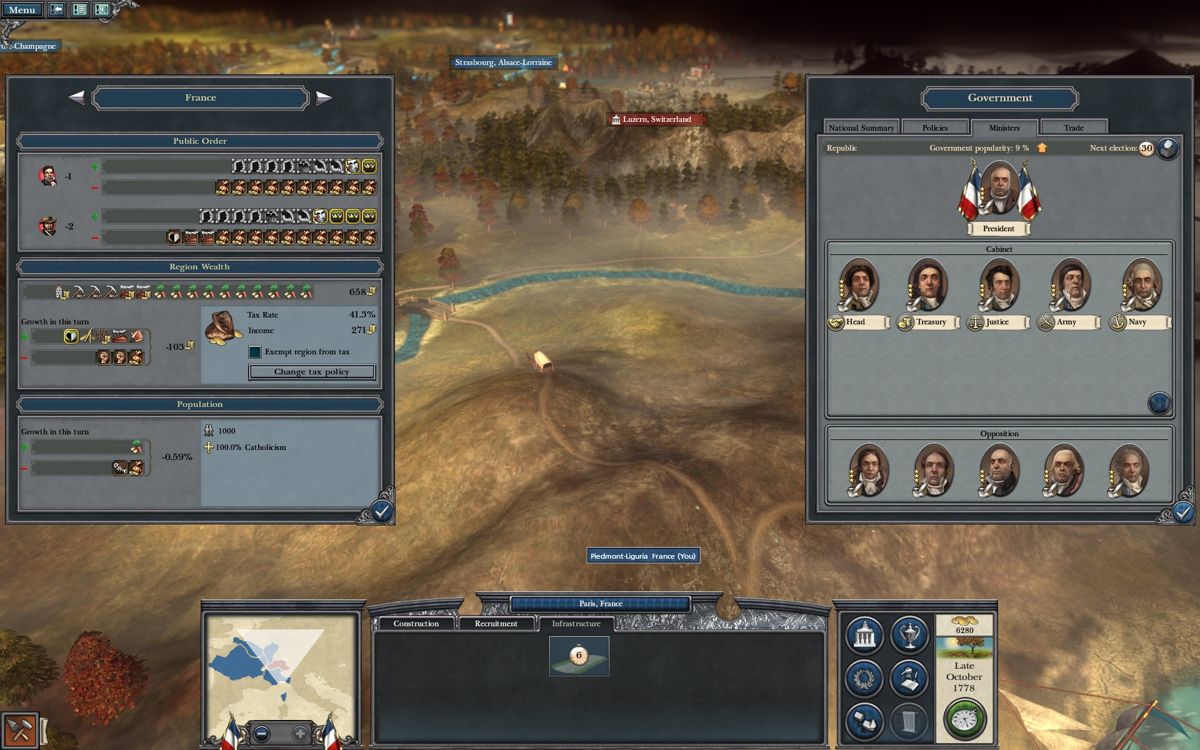
Task: Click Change tax policy button
Action: (x=312, y=372)
